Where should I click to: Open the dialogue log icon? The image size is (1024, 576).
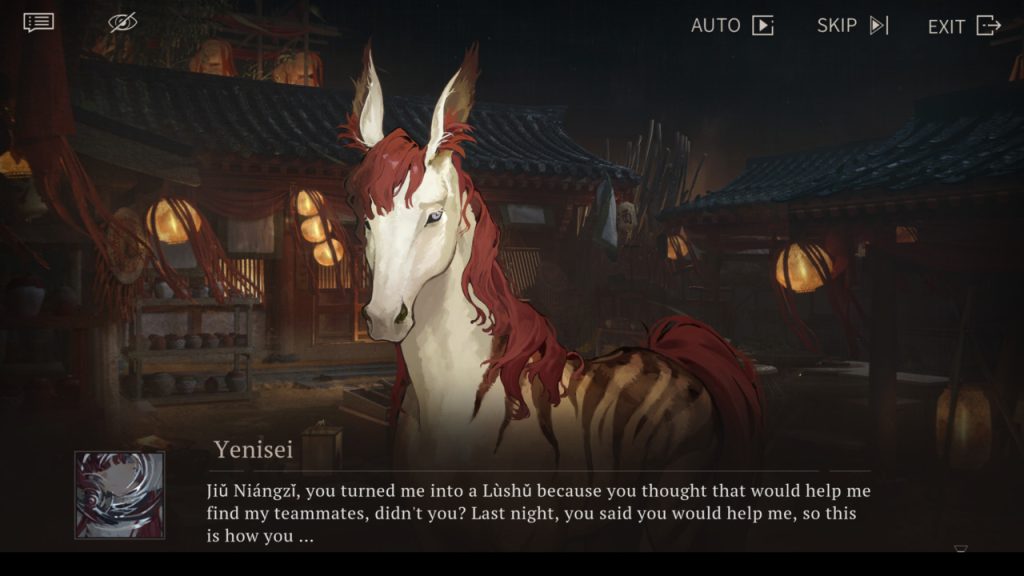pyautogui.click(x=39, y=22)
